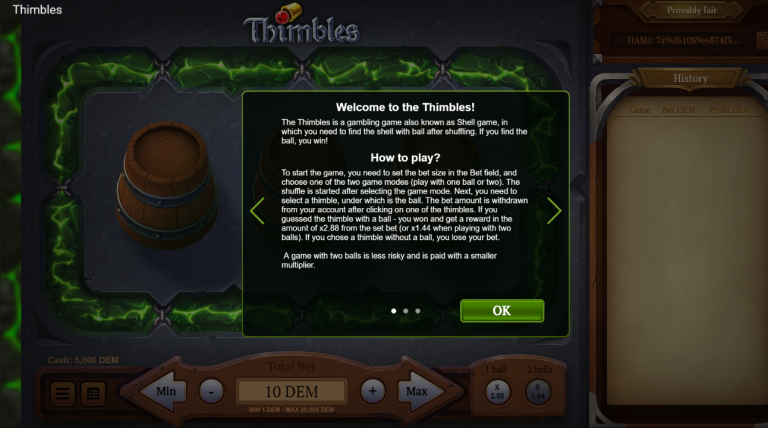This screenshot has width=768, height=428.
Task: Go to the previous tutorial page arrow
Action: click(x=257, y=211)
